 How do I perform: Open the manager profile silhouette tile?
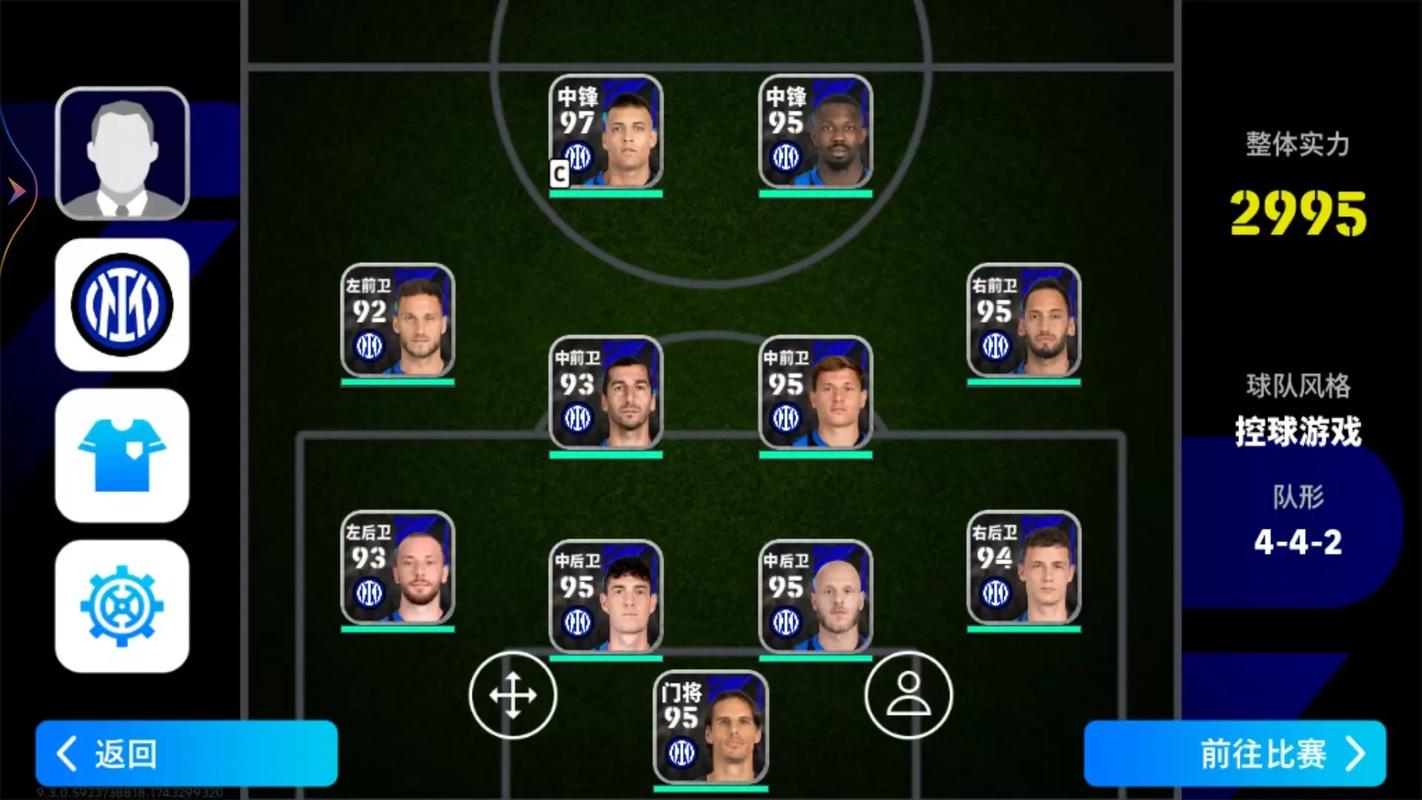(x=122, y=153)
